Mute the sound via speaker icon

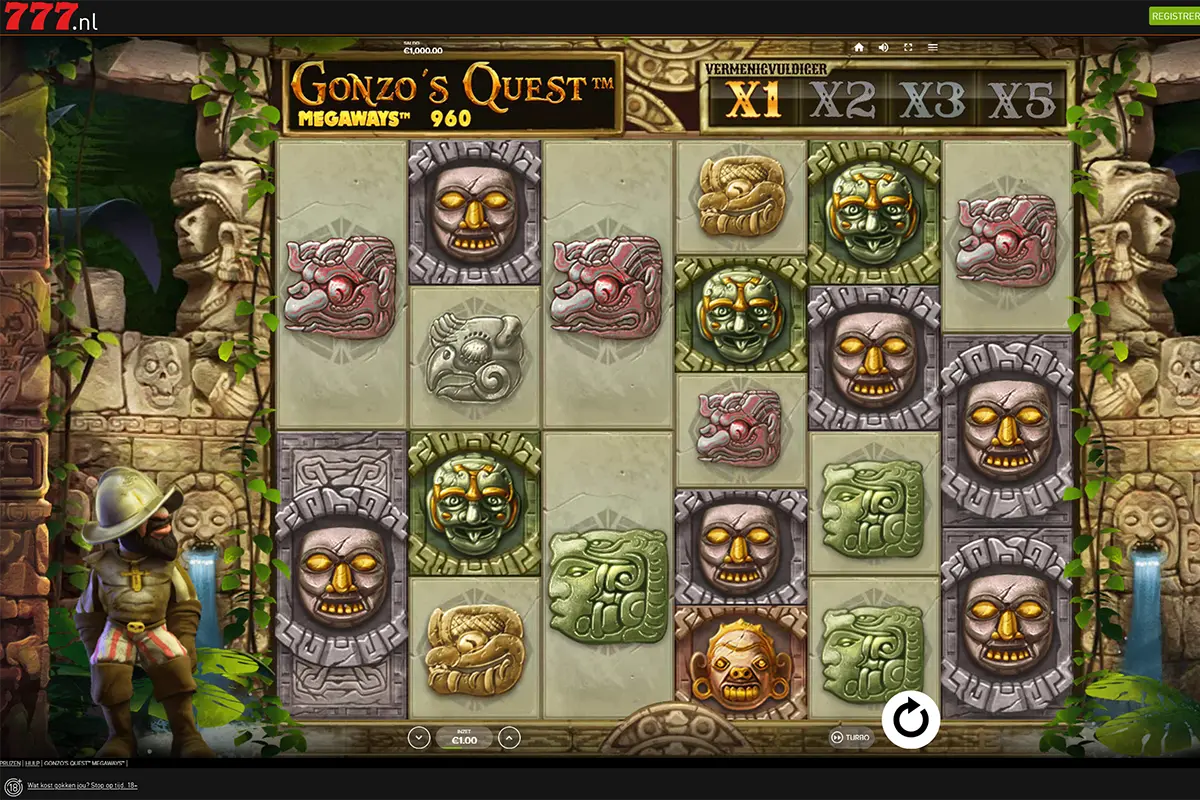883,47
